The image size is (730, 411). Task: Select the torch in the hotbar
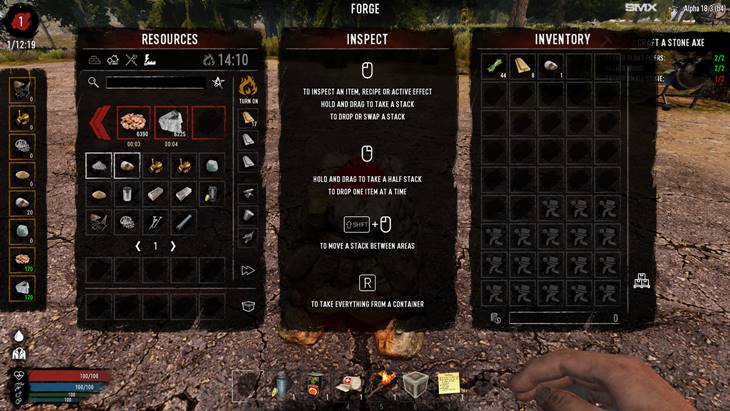[382, 384]
